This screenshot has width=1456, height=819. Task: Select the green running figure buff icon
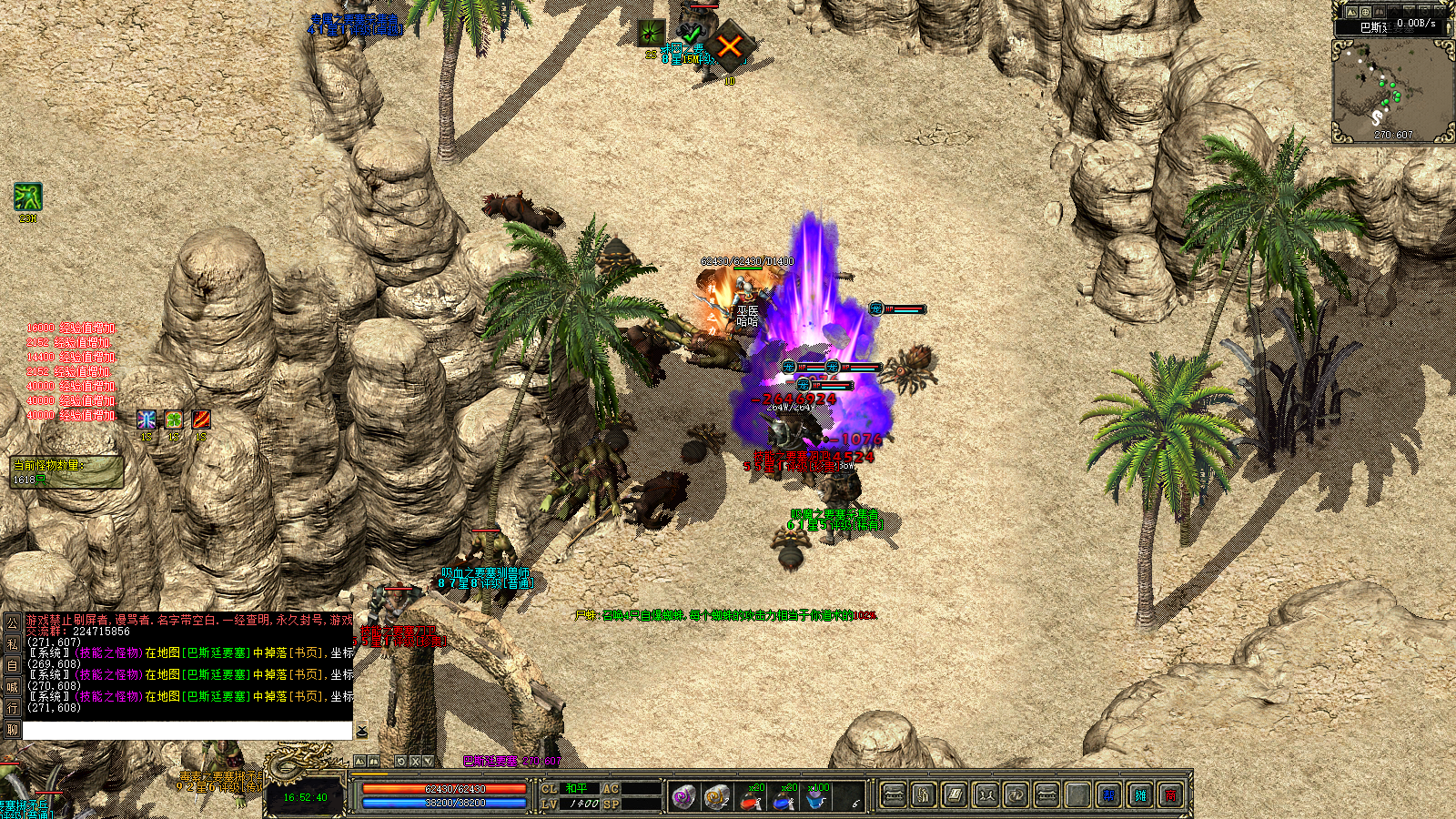pos(27,197)
